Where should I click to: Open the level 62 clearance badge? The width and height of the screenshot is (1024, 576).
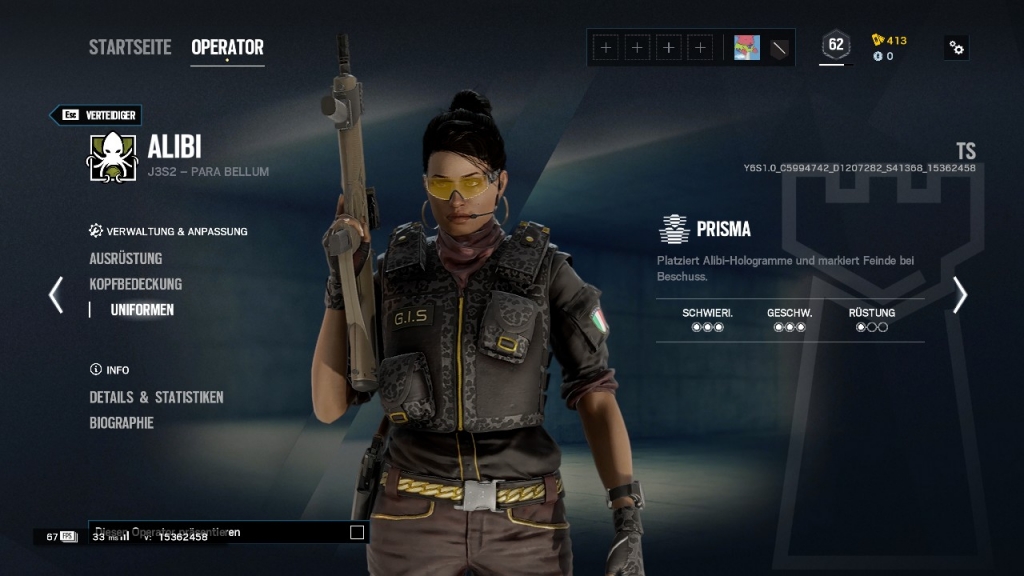click(835, 45)
